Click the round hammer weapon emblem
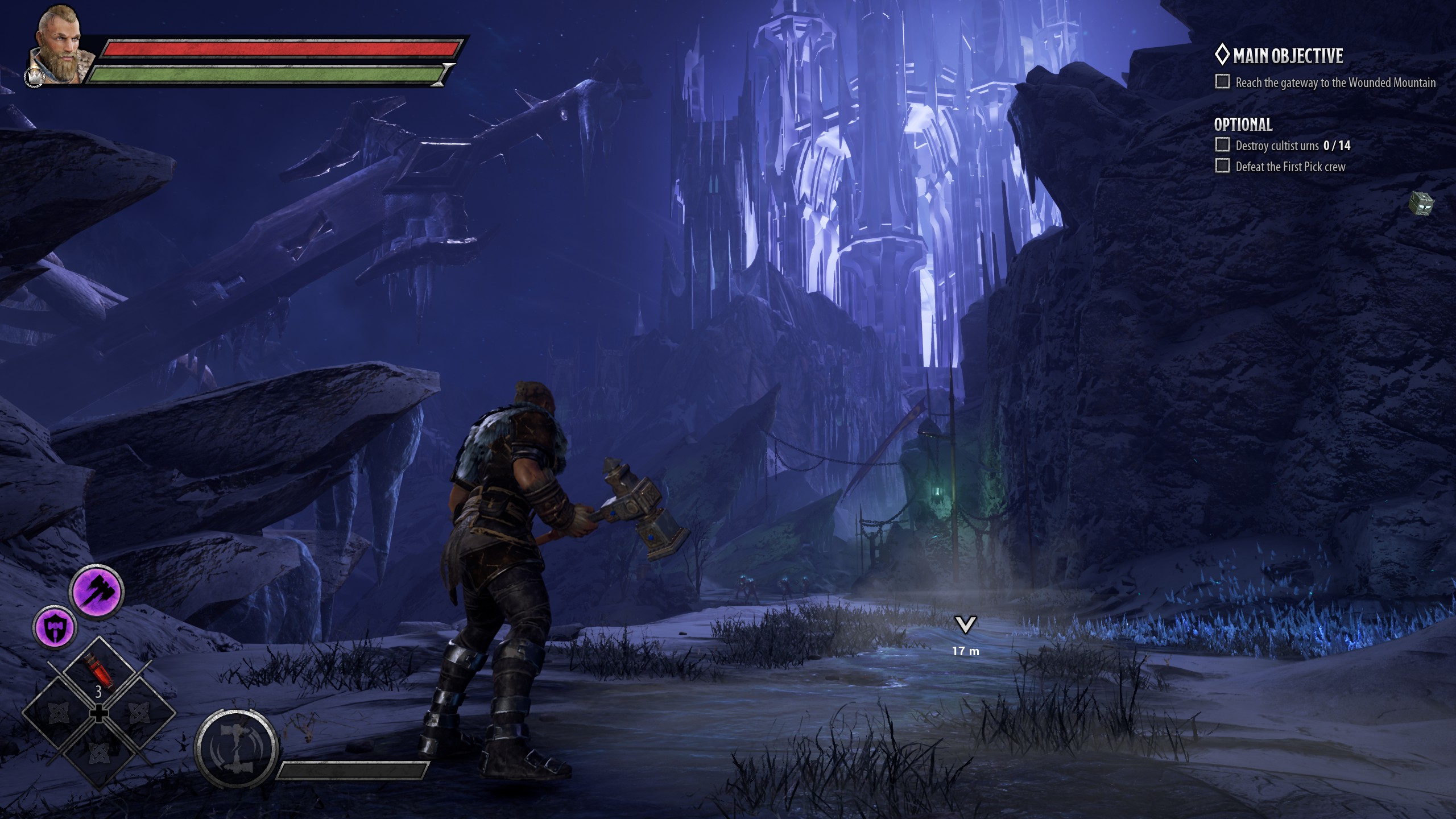This screenshot has width=1456, height=819. pos(236,748)
